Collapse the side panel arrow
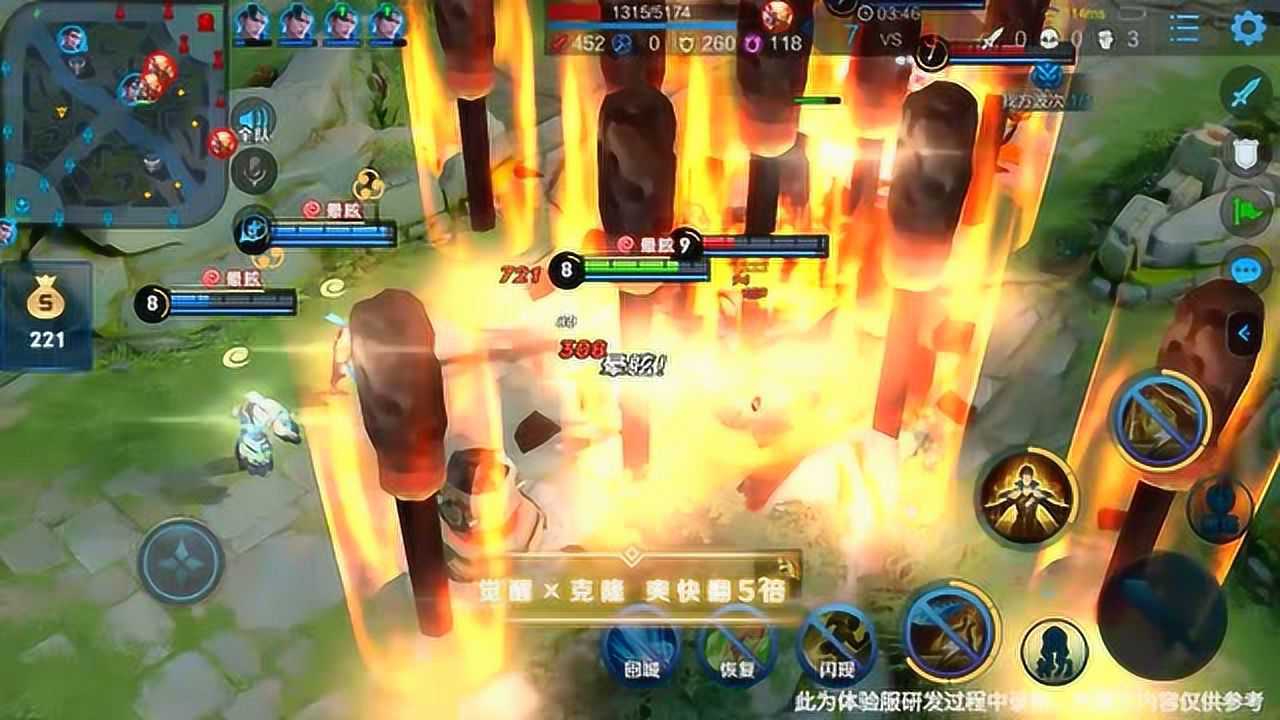The width and height of the screenshot is (1280, 720). coord(1244,333)
